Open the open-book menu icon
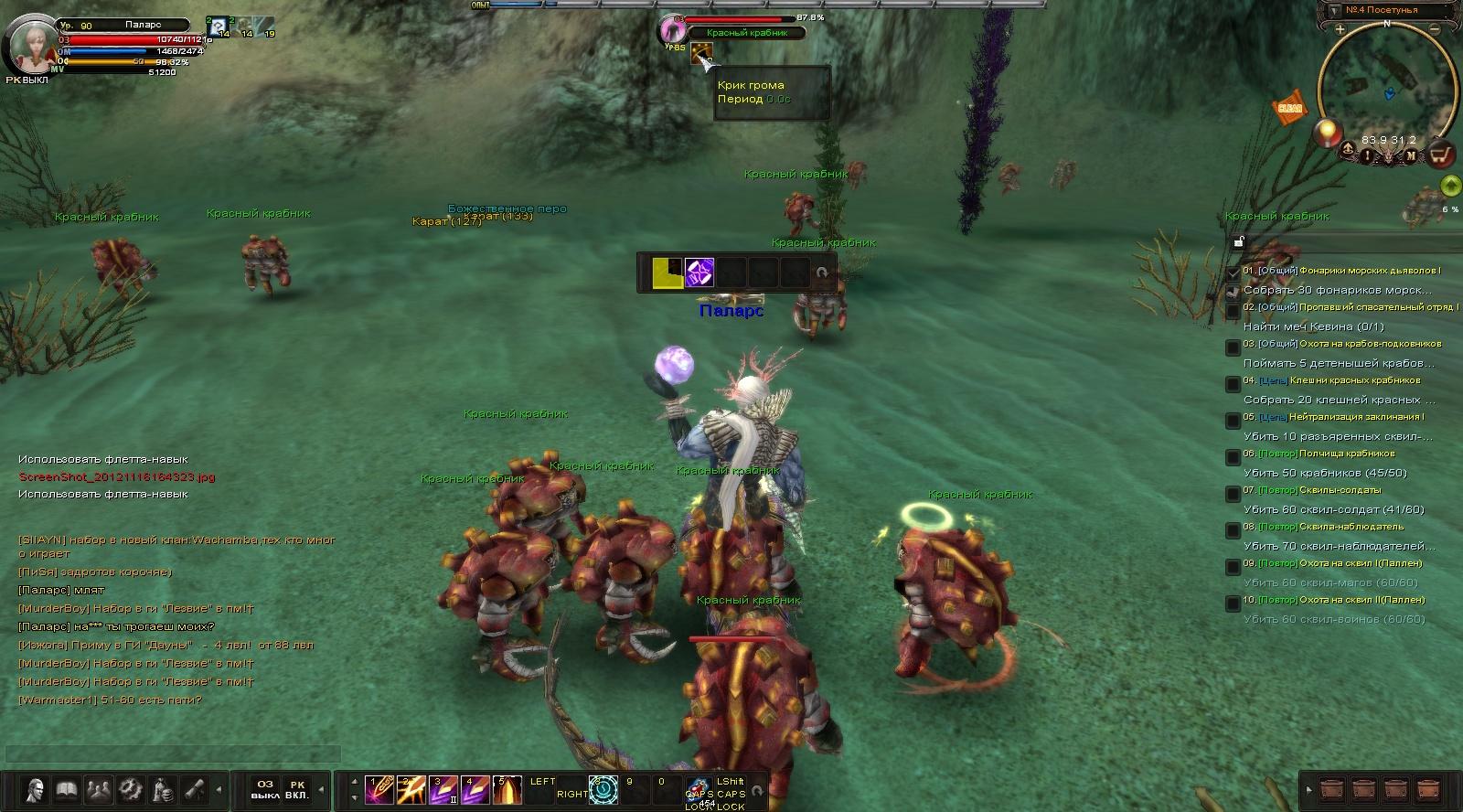This screenshot has width=1463, height=812. click(67, 789)
